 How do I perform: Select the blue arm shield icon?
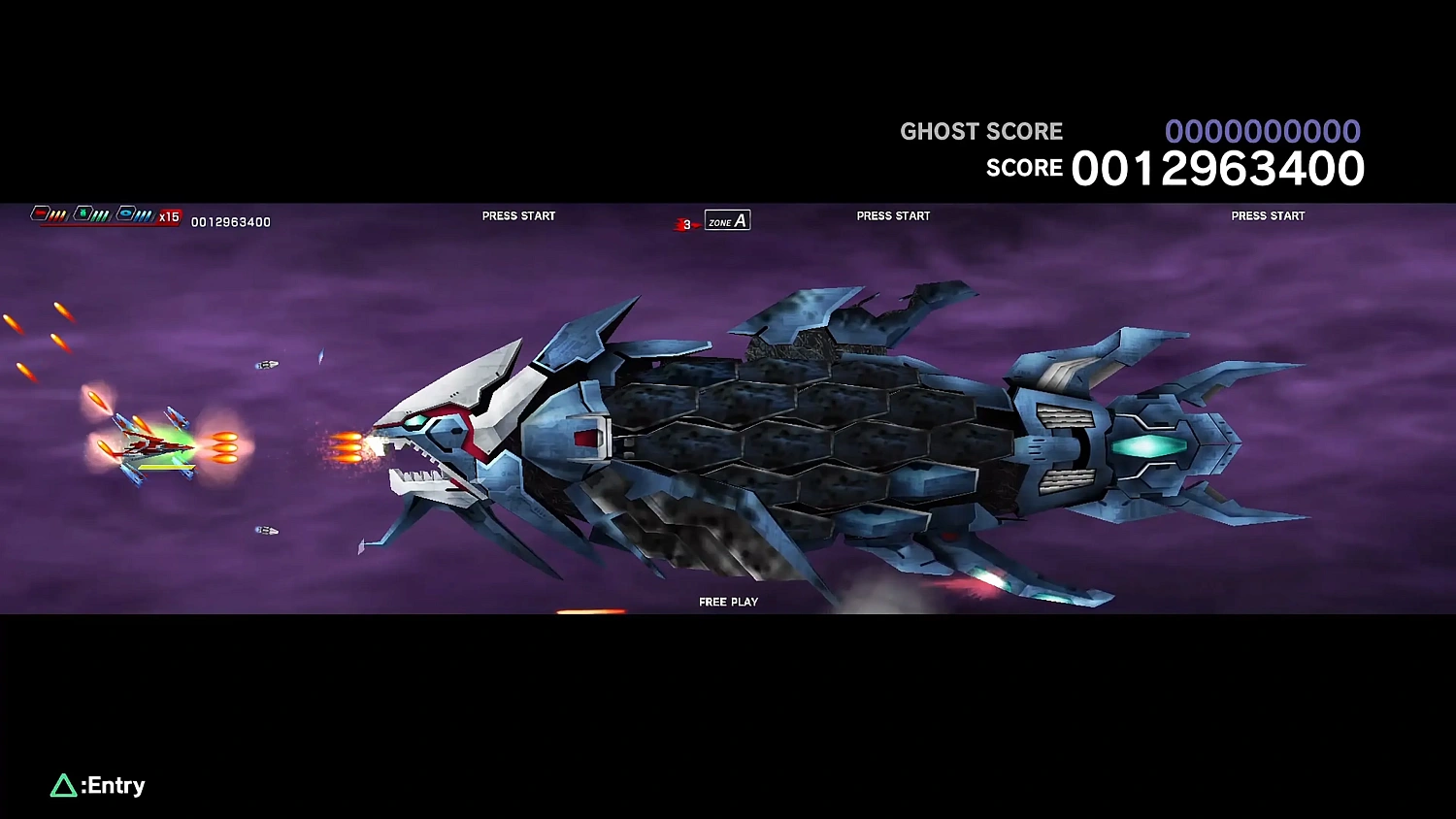tap(124, 213)
